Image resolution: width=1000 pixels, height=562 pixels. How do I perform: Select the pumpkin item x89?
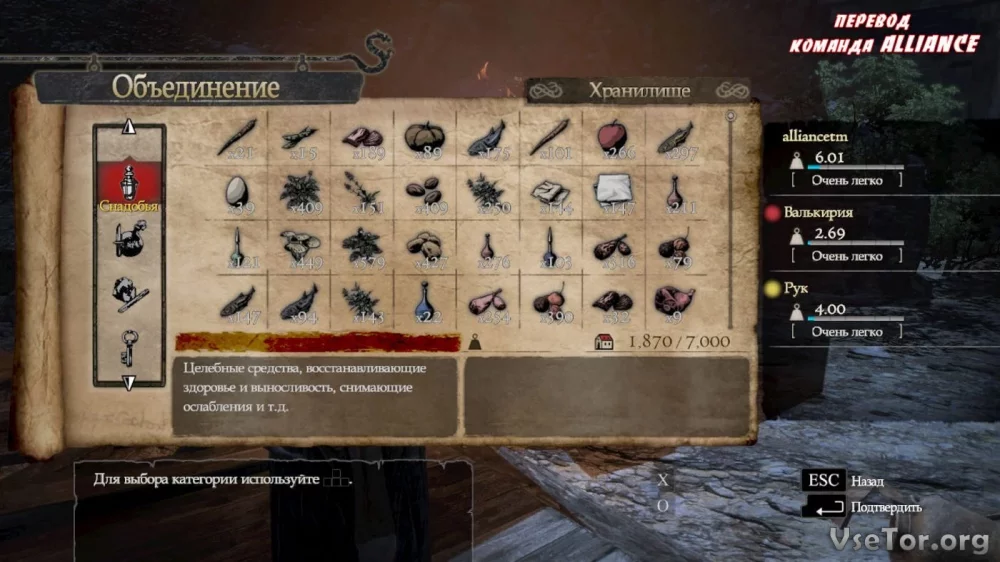click(423, 138)
